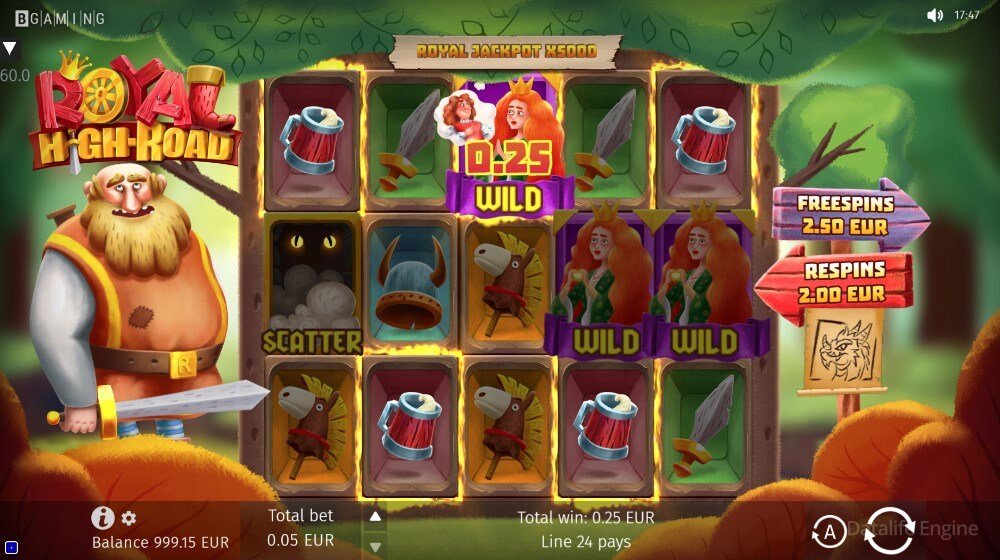Decrease total bet with the down arrow
This screenshot has width=1000, height=560.
(x=375, y=546)
